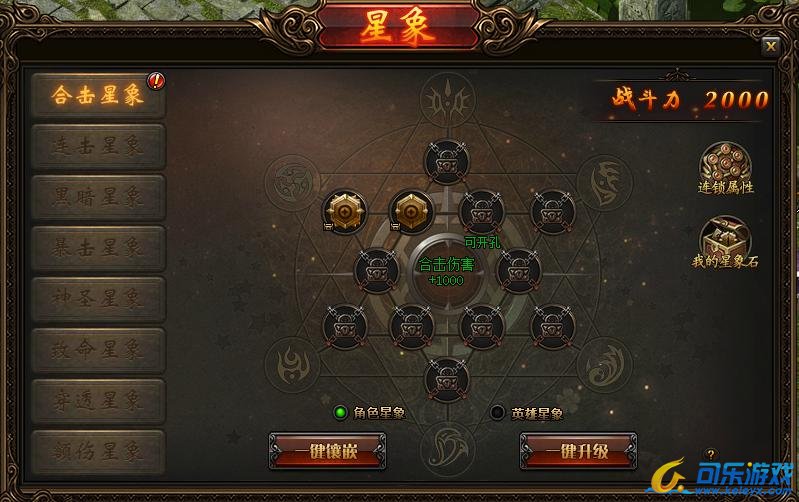Open the 黑暗星象 tab

(98, 195)
